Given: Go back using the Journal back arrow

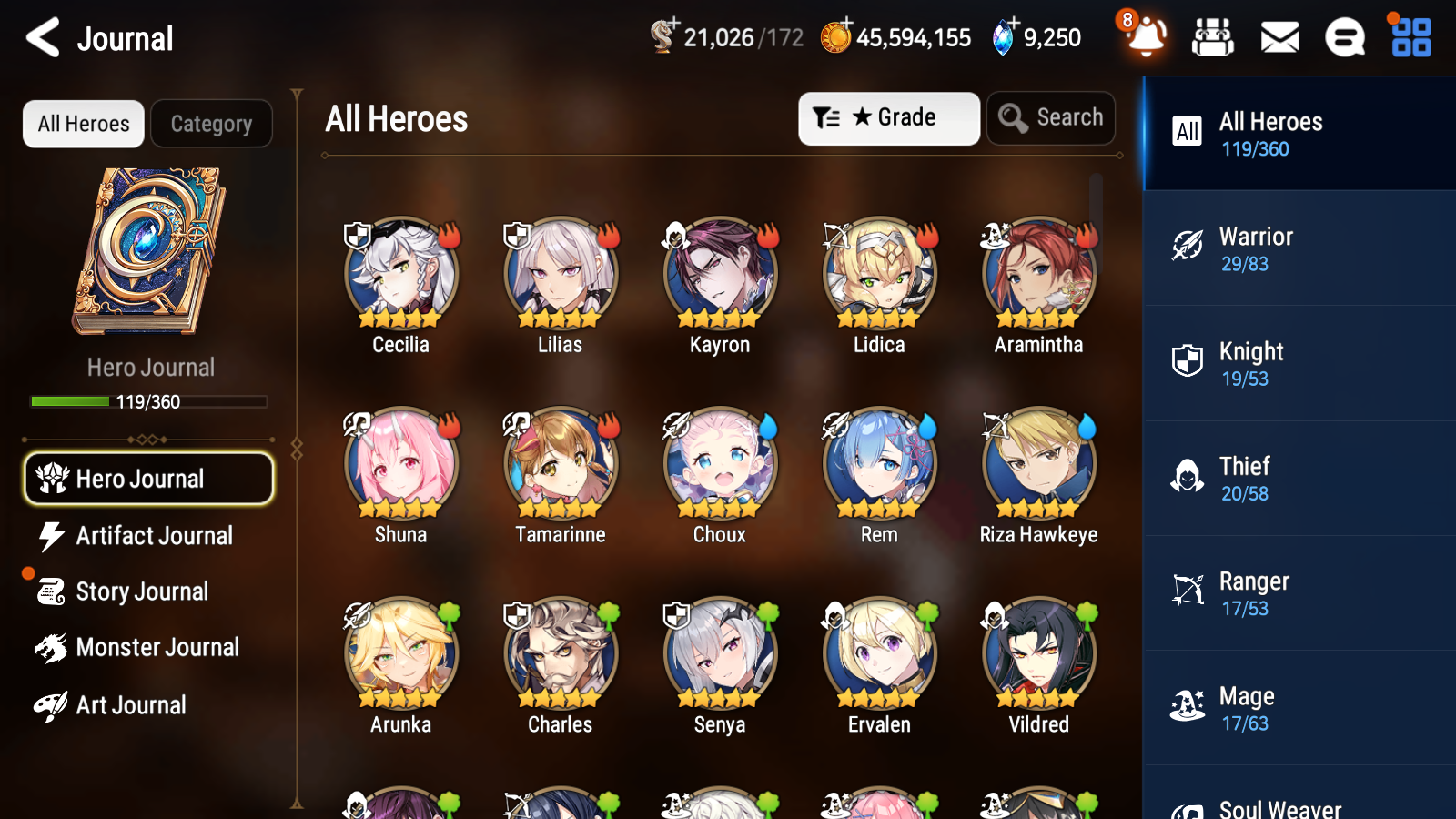Looking at the screenshot, I should coord(41,37).
